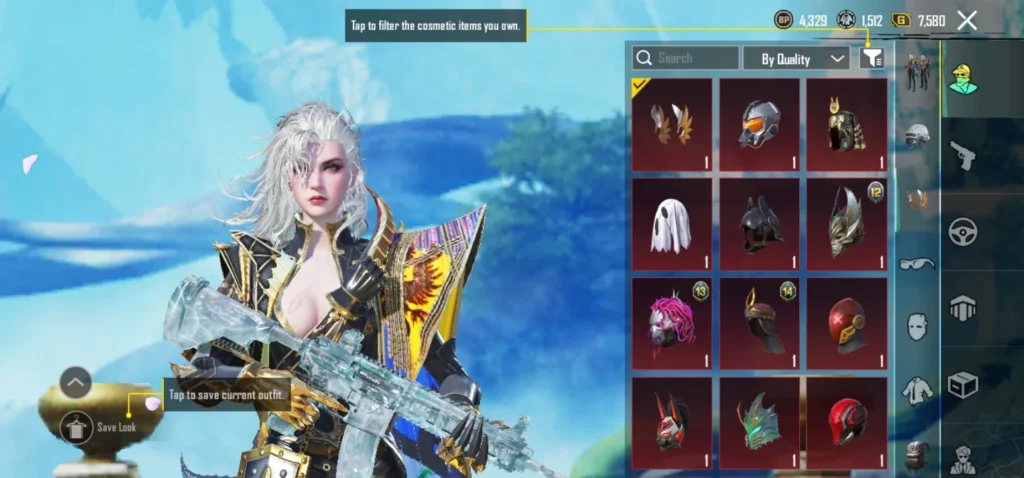Switch to the soldier helmet subcategory
This screenshot has height=478, width=1024.
pyautogui.click(x=917, y=136)
